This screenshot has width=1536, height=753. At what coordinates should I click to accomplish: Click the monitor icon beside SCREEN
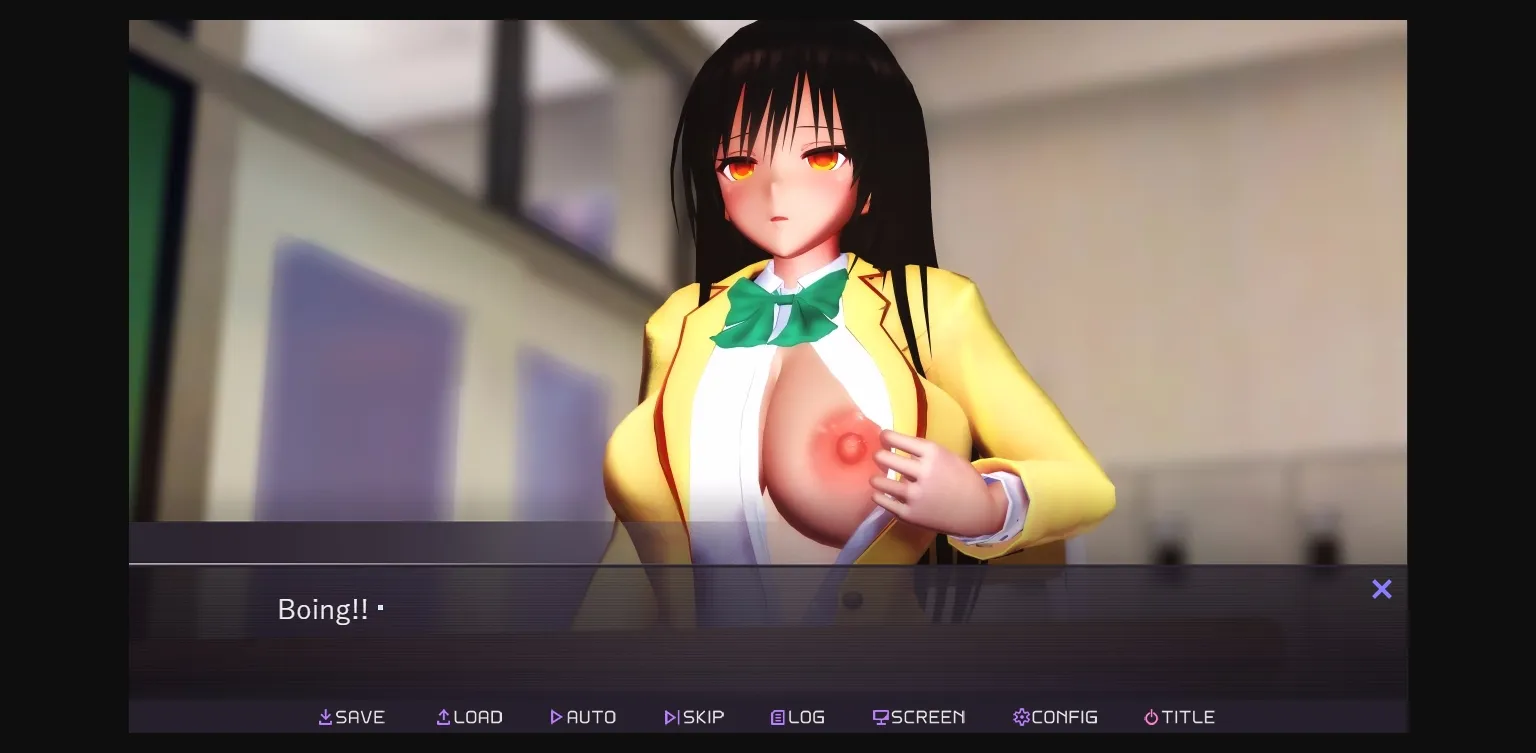(881, 717)
